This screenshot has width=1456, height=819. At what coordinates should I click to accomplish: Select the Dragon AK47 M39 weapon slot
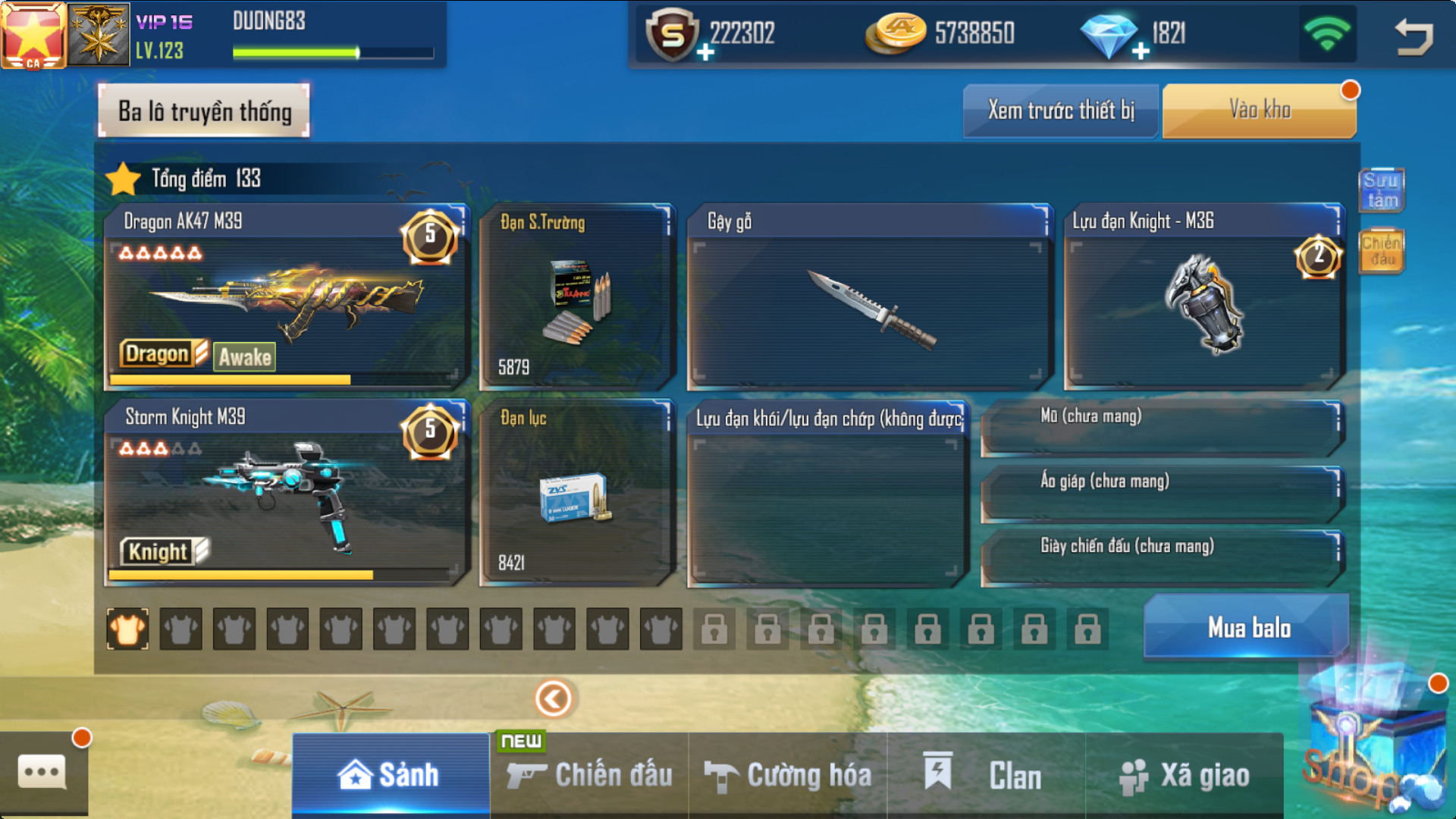click(x=287, y=297)
